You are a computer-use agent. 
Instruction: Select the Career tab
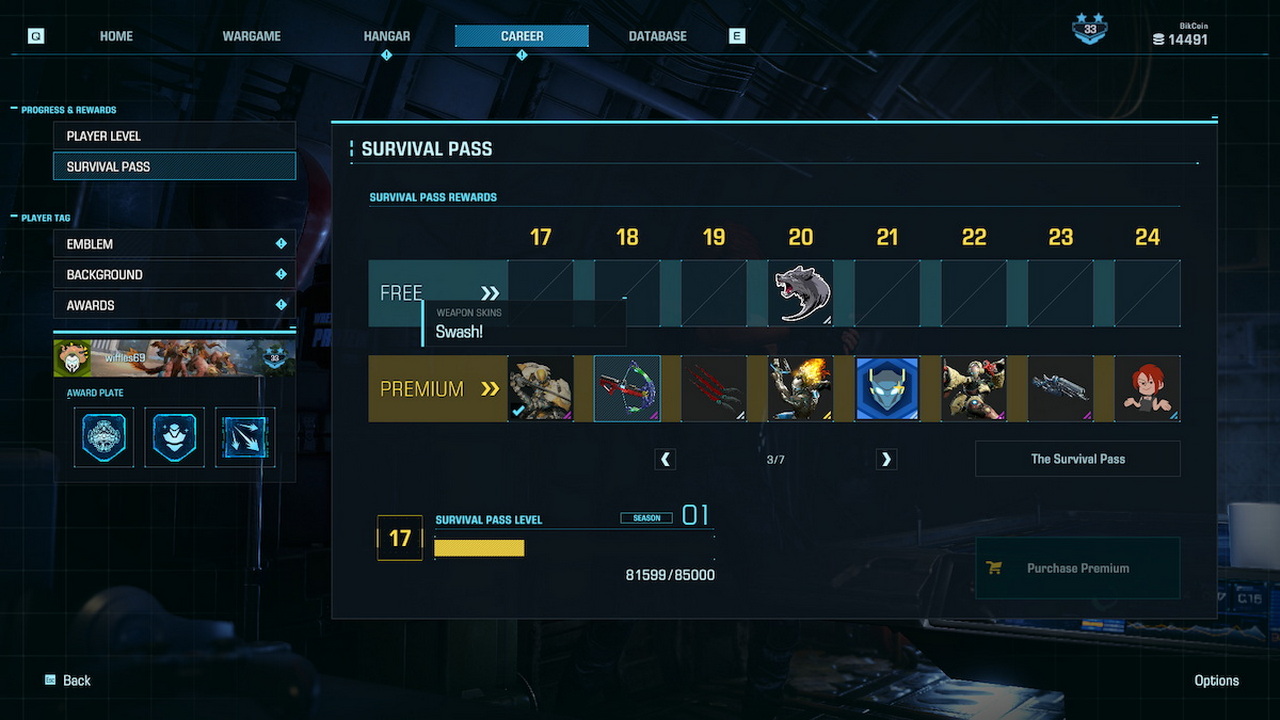tap(522, 36)
